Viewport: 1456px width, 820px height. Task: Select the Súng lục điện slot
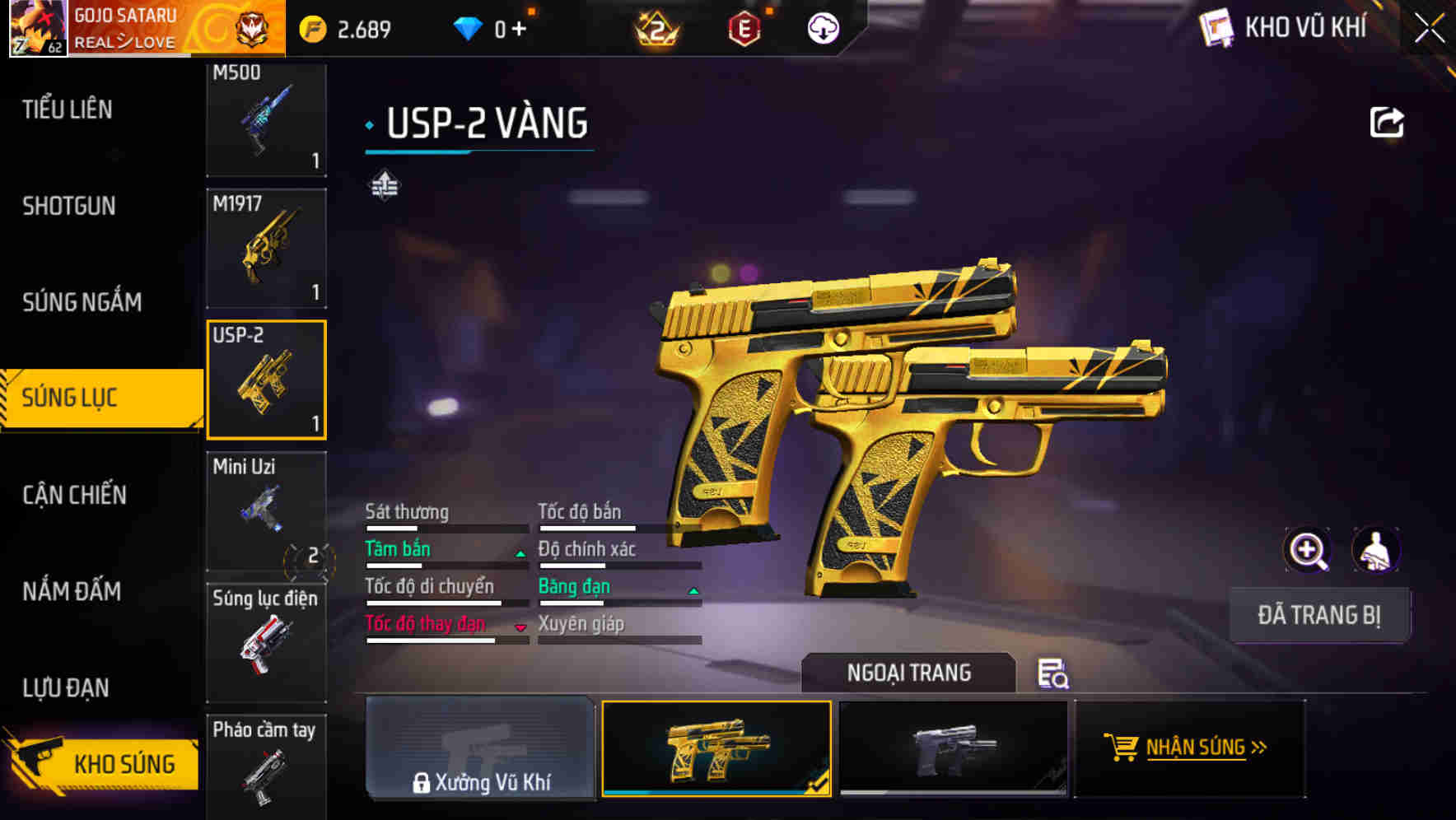(x=266, y=642)
